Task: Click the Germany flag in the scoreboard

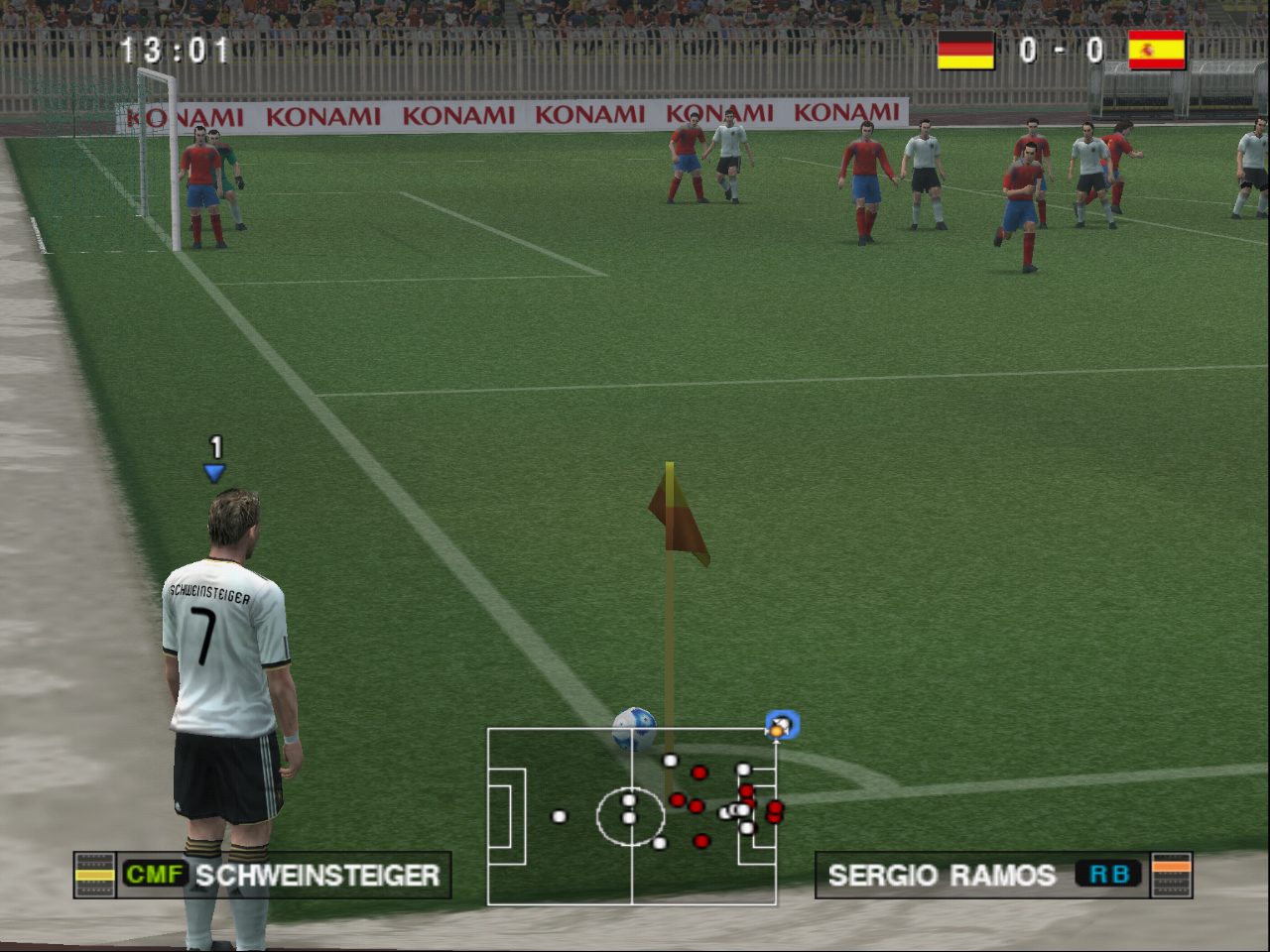Action: point(965,50)
